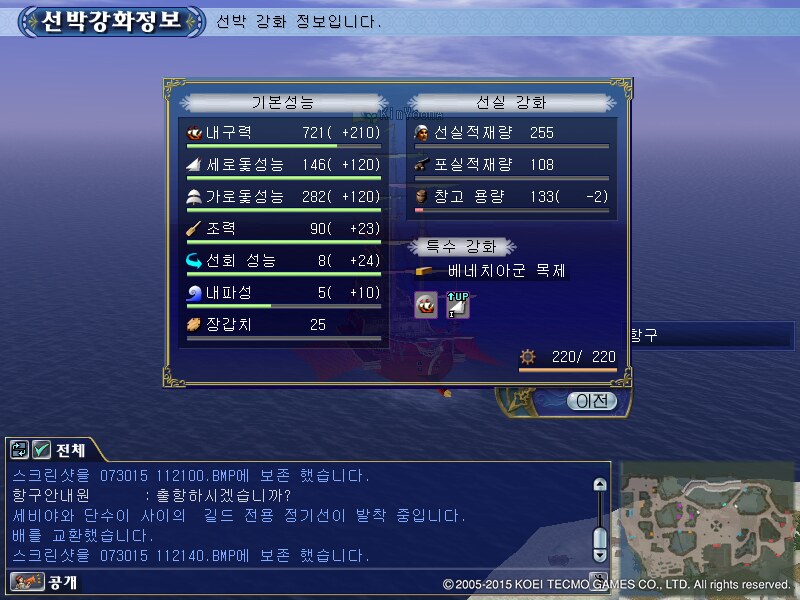Select the ship skill icon under 특수 강화
800x600 pixels.
coord(426,306)
